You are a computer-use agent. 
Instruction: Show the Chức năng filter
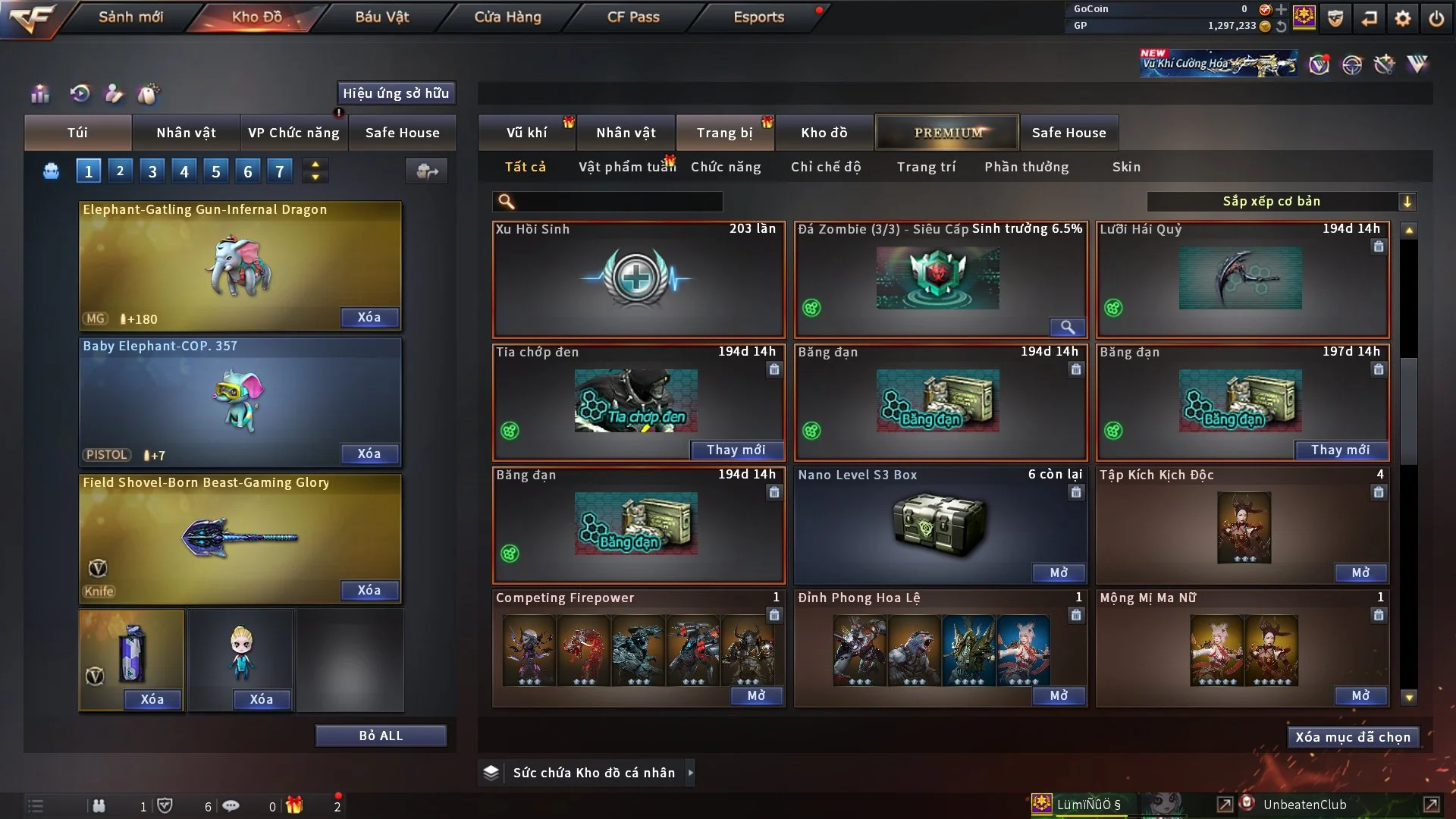(726, 167)
